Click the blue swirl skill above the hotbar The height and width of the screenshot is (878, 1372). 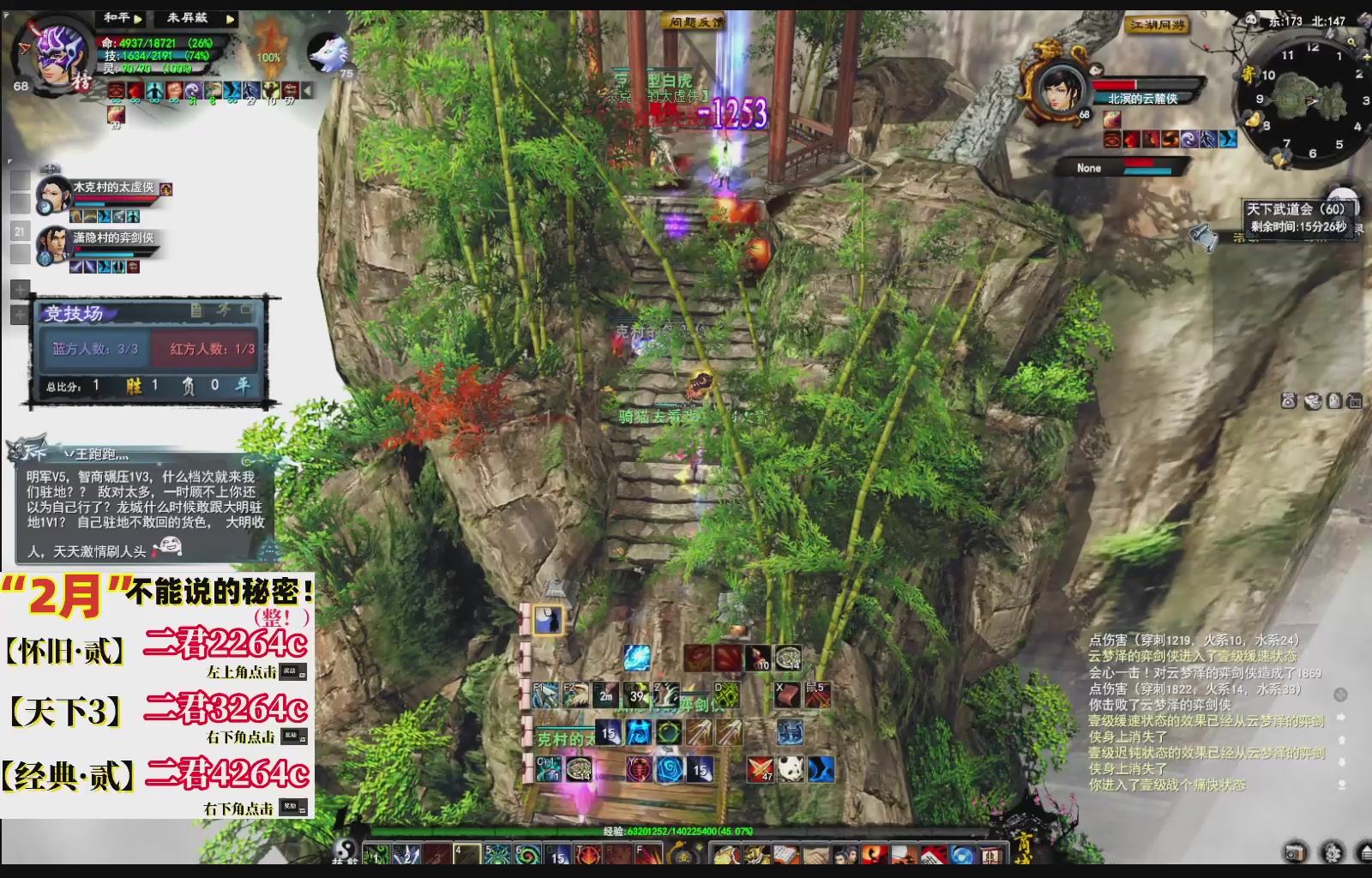tap(635, 658)
